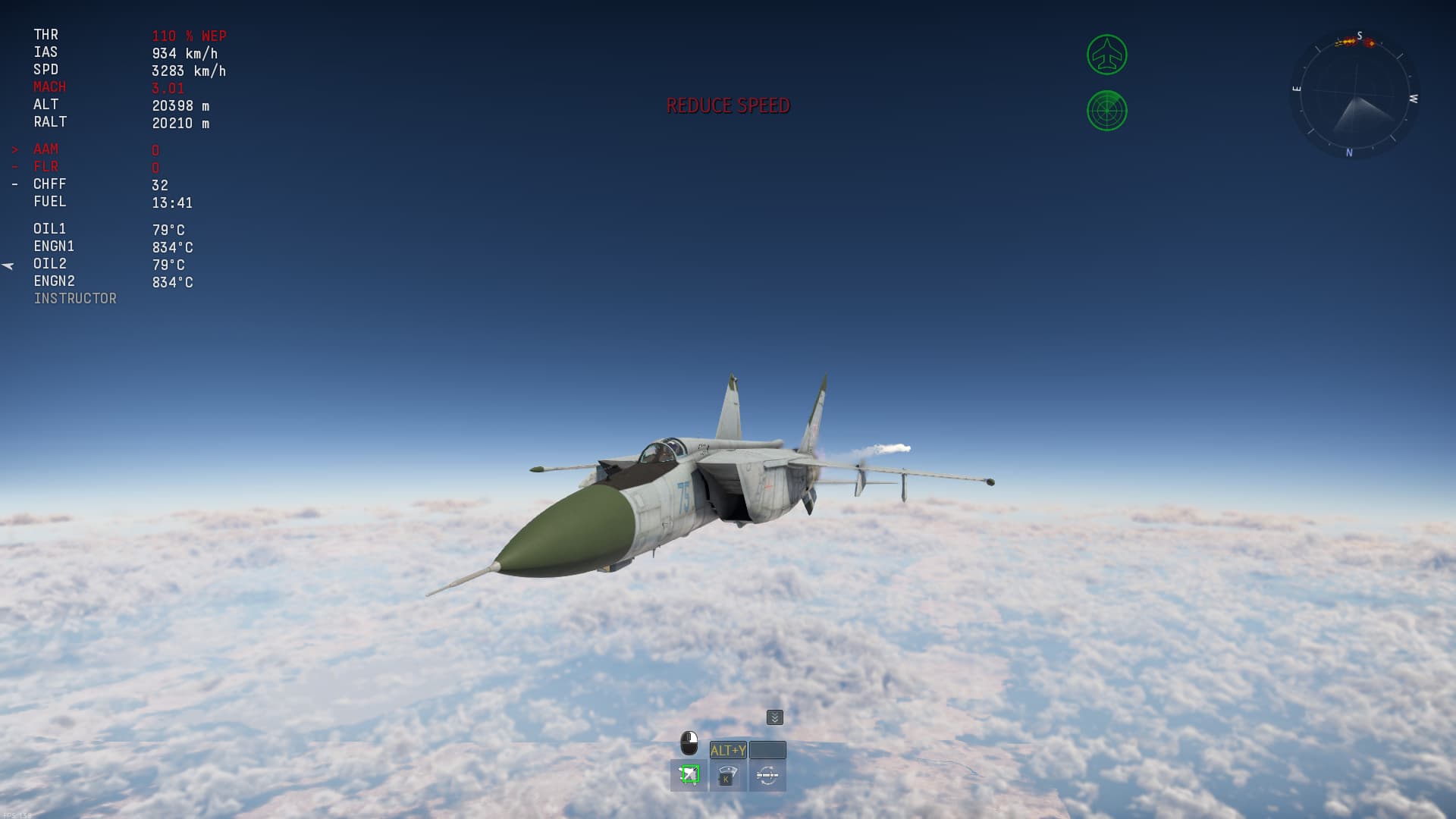Click the FUEL timer readout
1456x819 pixels.
click(x=172, y=202)
